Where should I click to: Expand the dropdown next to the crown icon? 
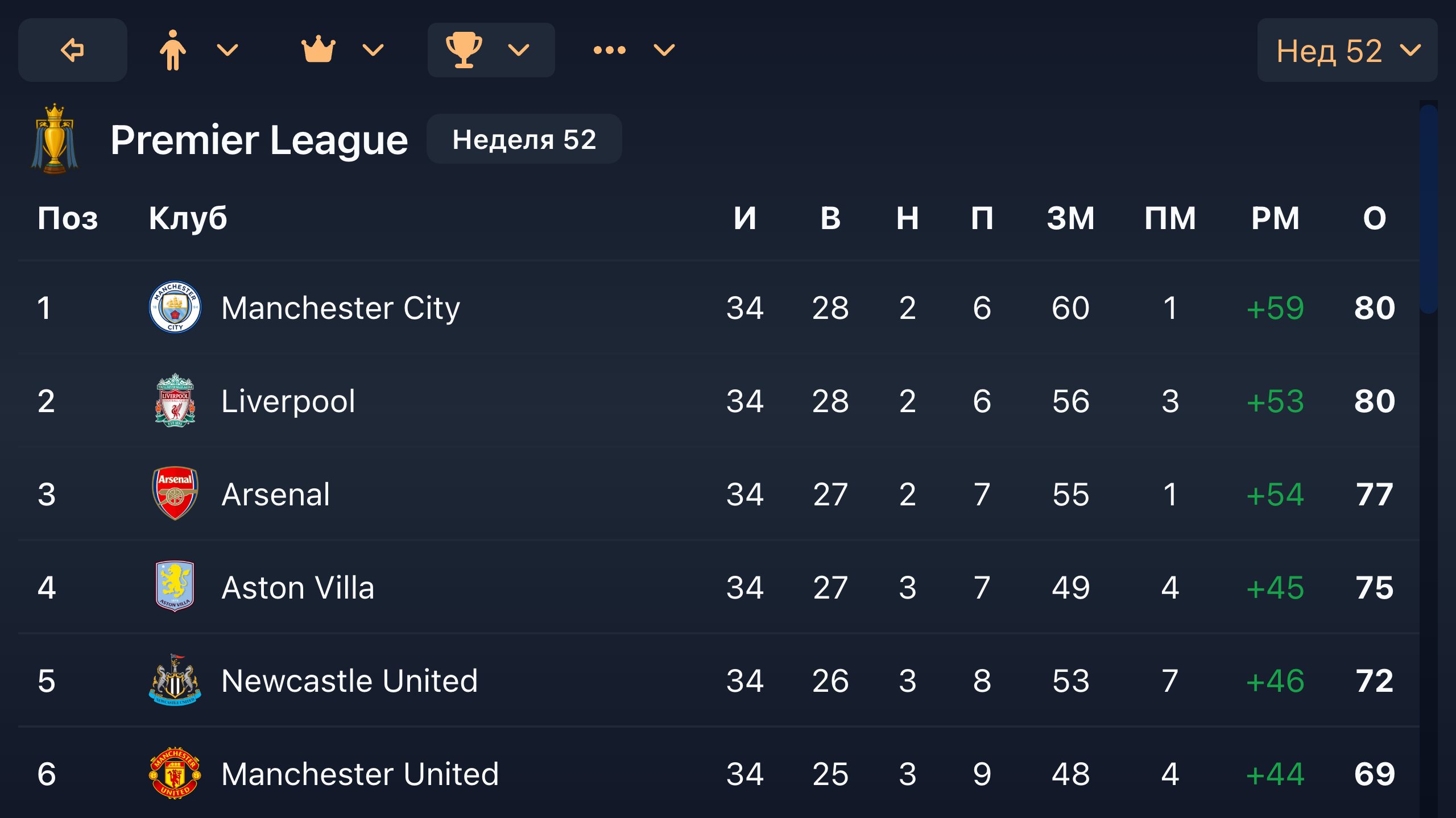tap(371, 50)
